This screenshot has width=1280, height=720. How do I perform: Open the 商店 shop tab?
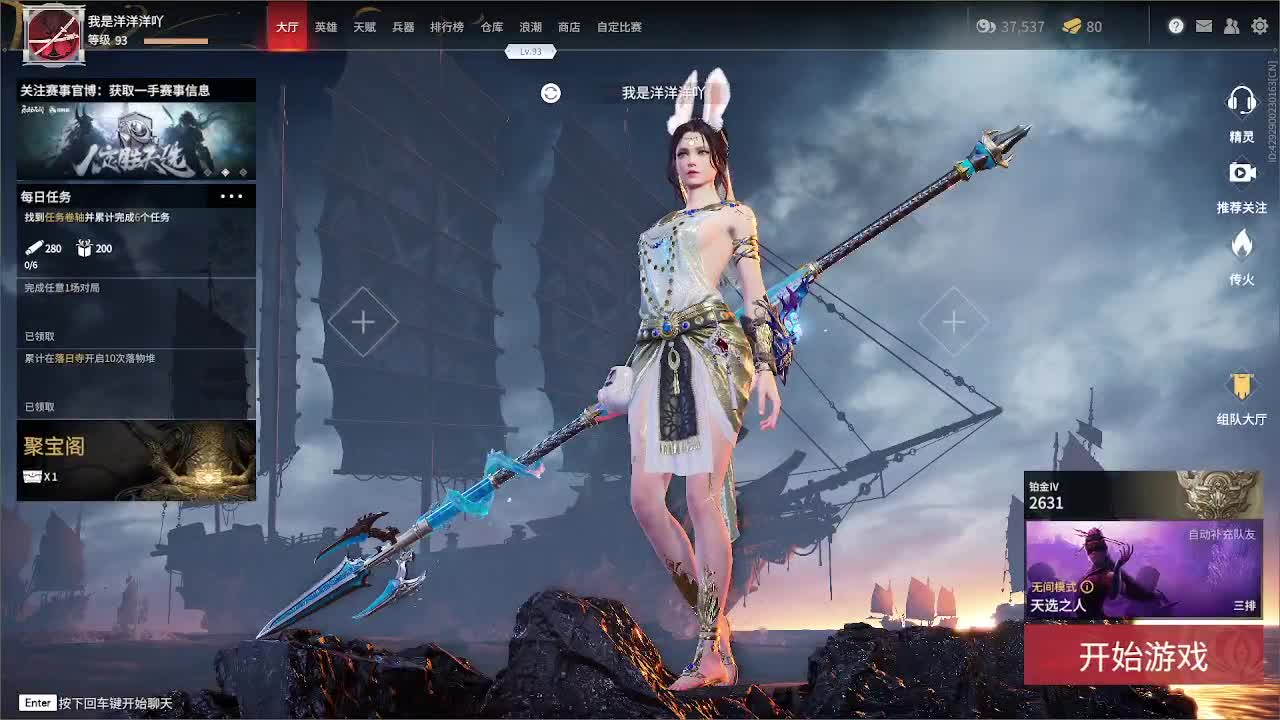click(x=568, y=27)
